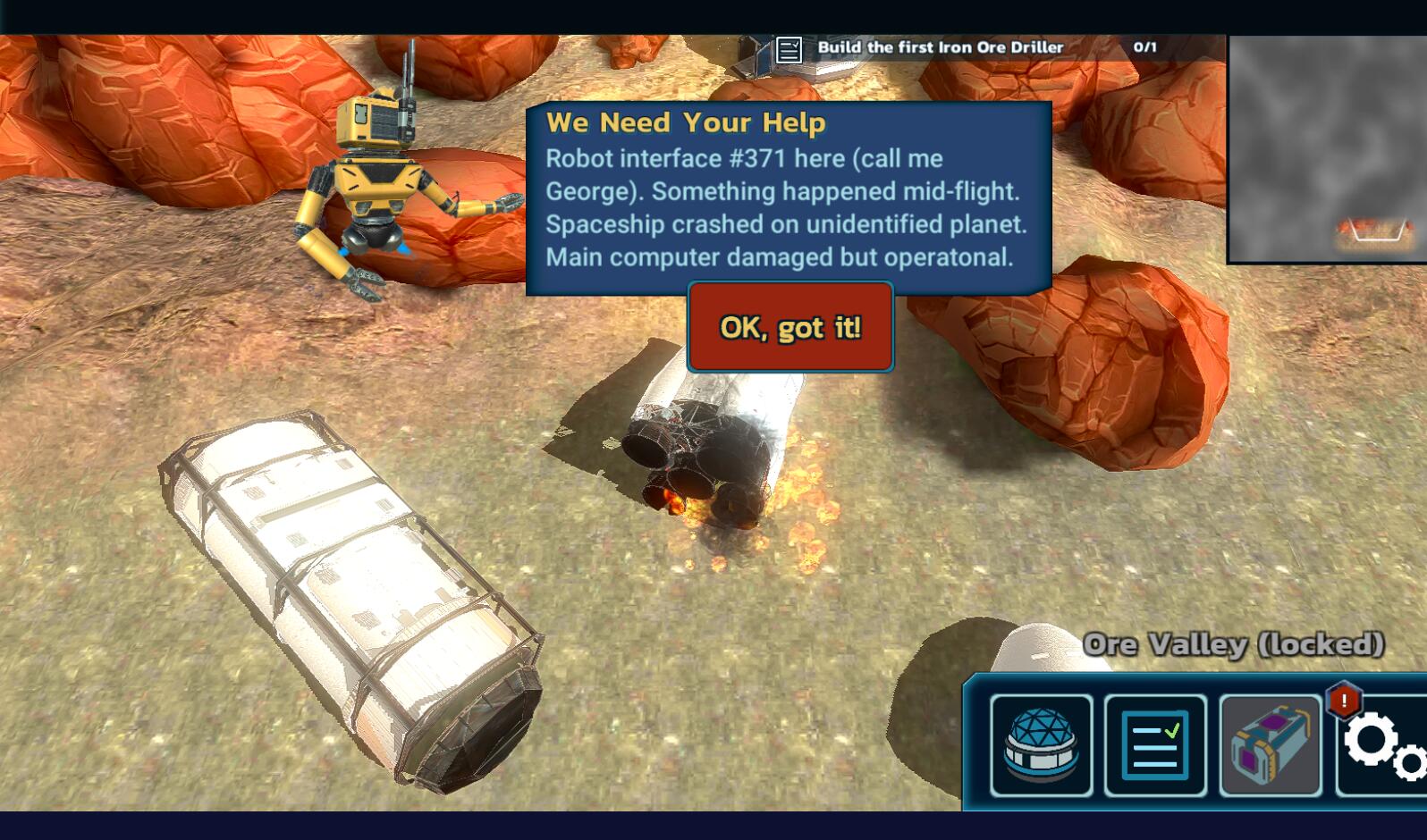Image resolution: width=1427 pixels, height=840 pixels.
Task: Select the Iron Ore Driller objective tracker
Action: 966,48
